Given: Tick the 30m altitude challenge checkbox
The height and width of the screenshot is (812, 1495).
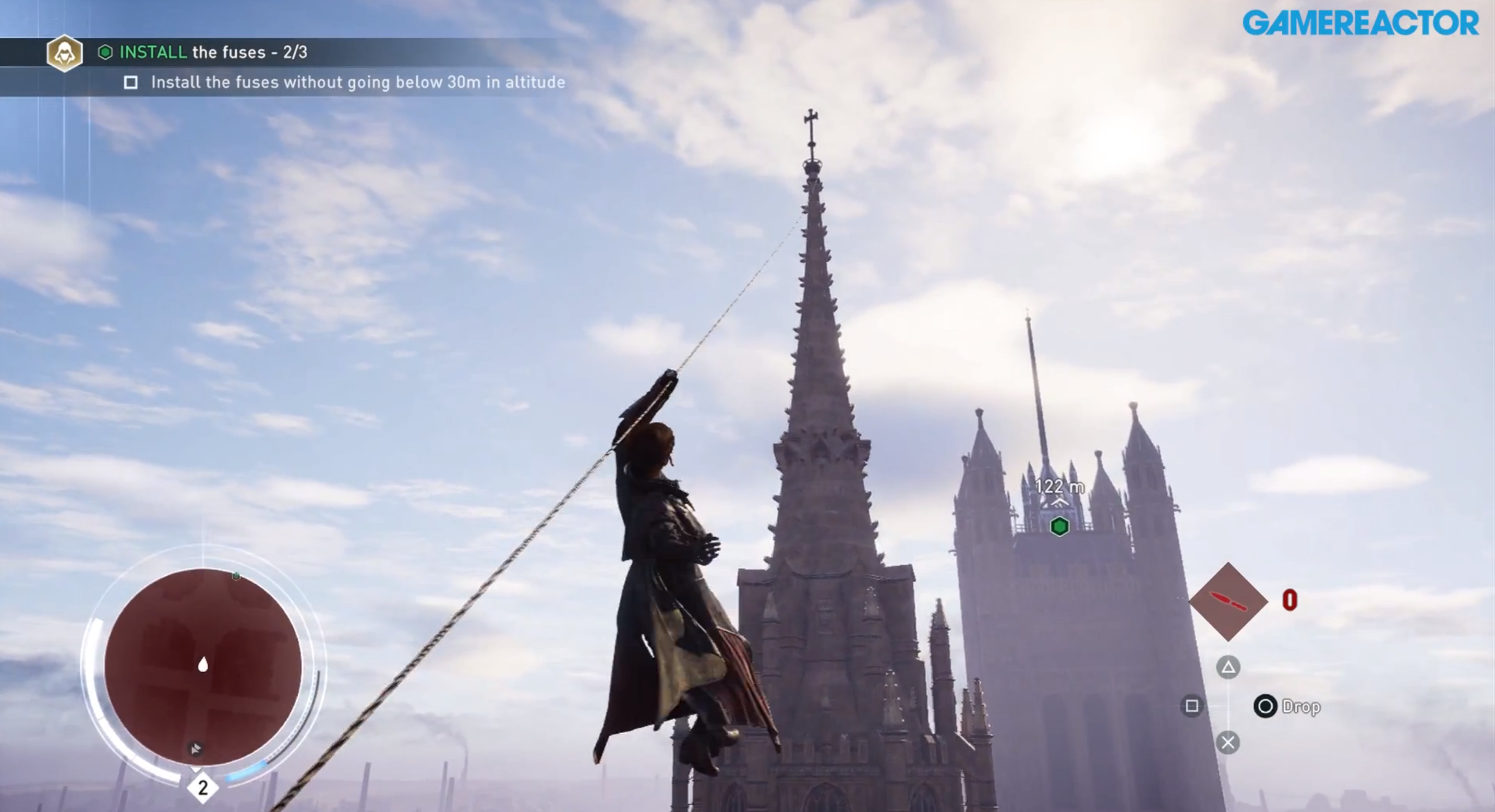Looking at the screenshot, I should pyautogui.click(x=131, y=83).
